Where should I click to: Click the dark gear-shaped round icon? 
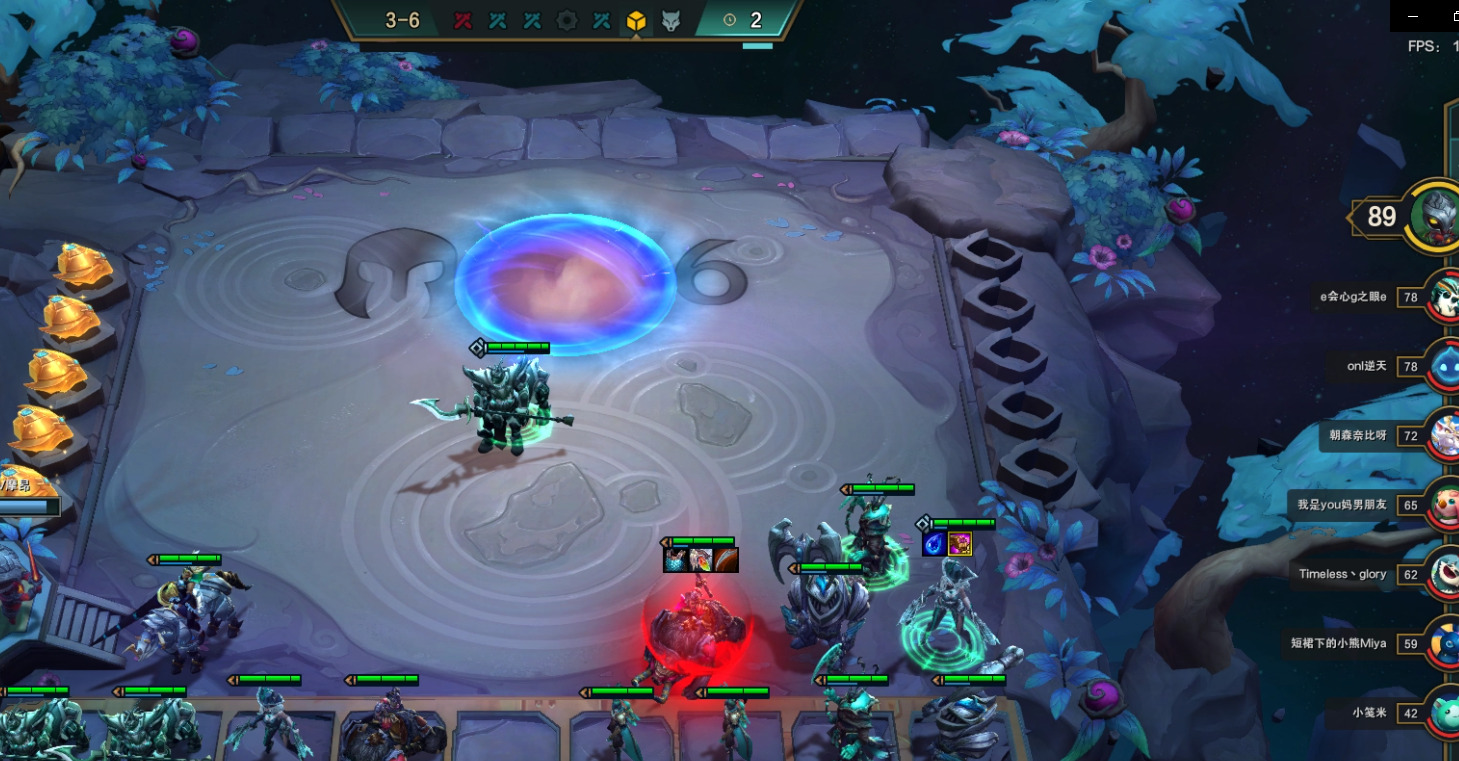(567, 20)
